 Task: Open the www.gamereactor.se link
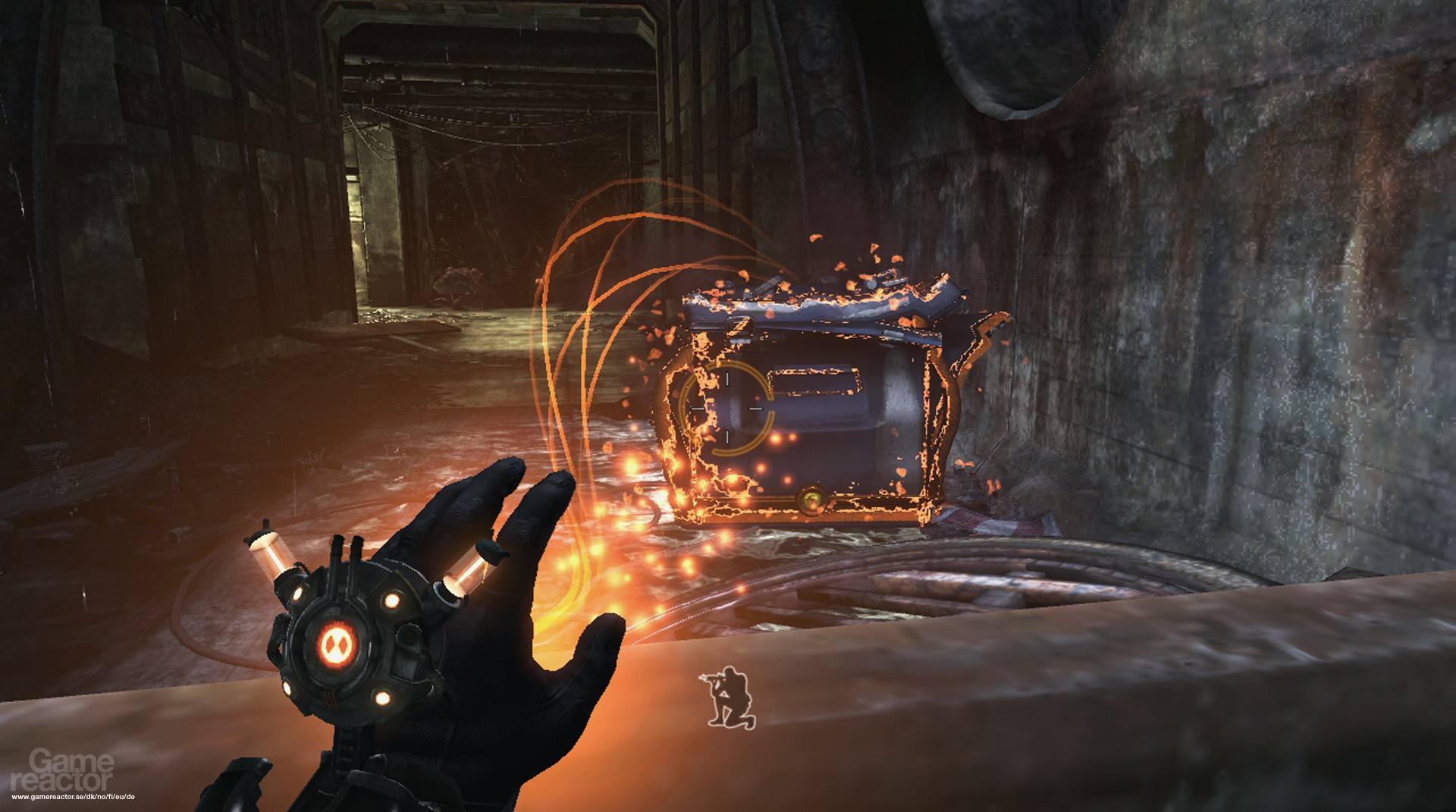(x=72, y=798)
